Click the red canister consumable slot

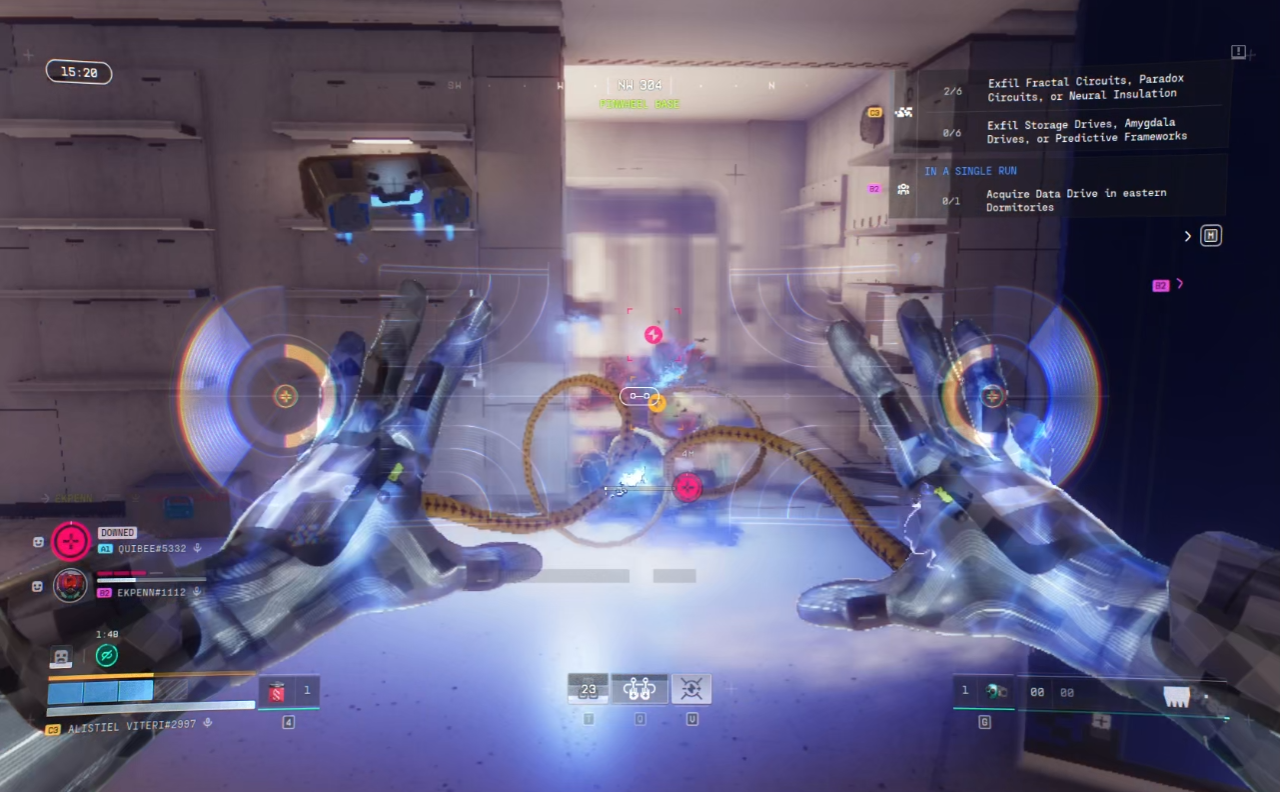277,690
